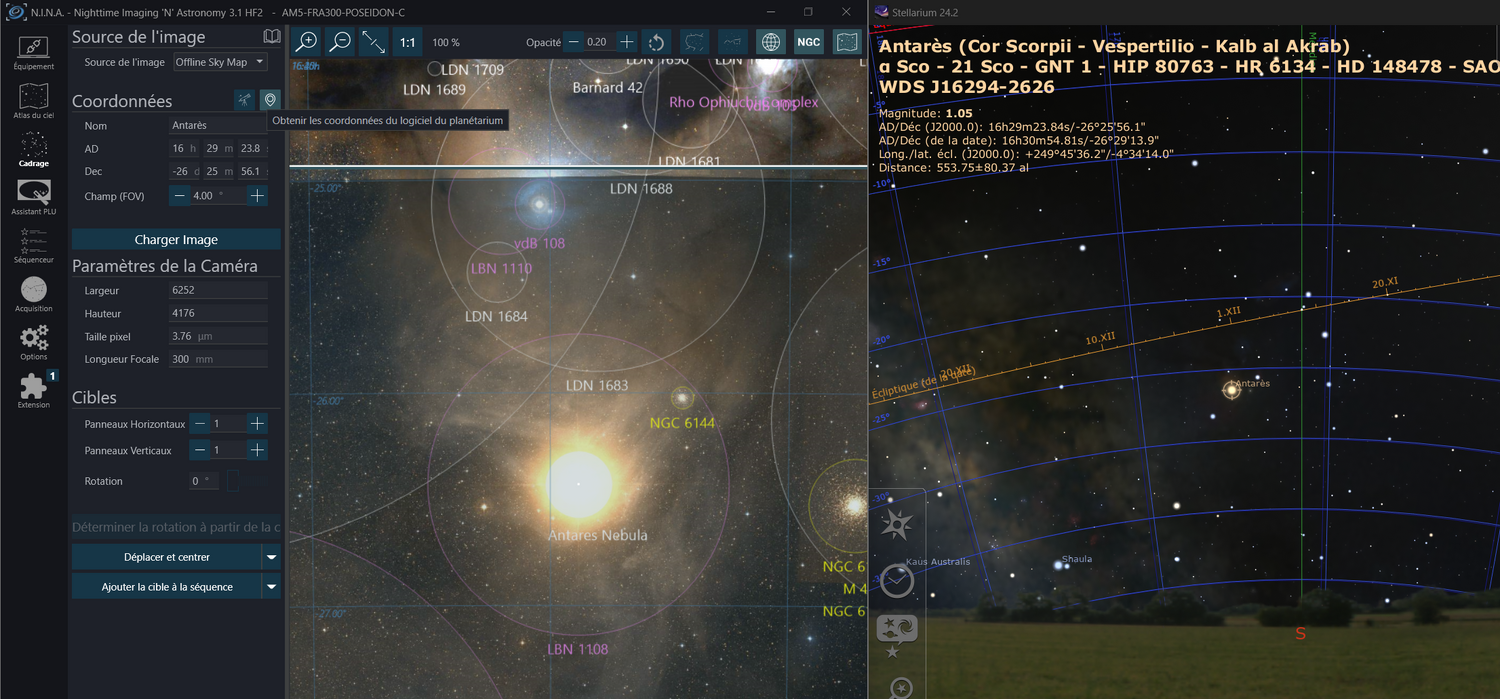Screen dimensions: 1500x699
Task: Click Déplacer et centrer
Action: 166,557
